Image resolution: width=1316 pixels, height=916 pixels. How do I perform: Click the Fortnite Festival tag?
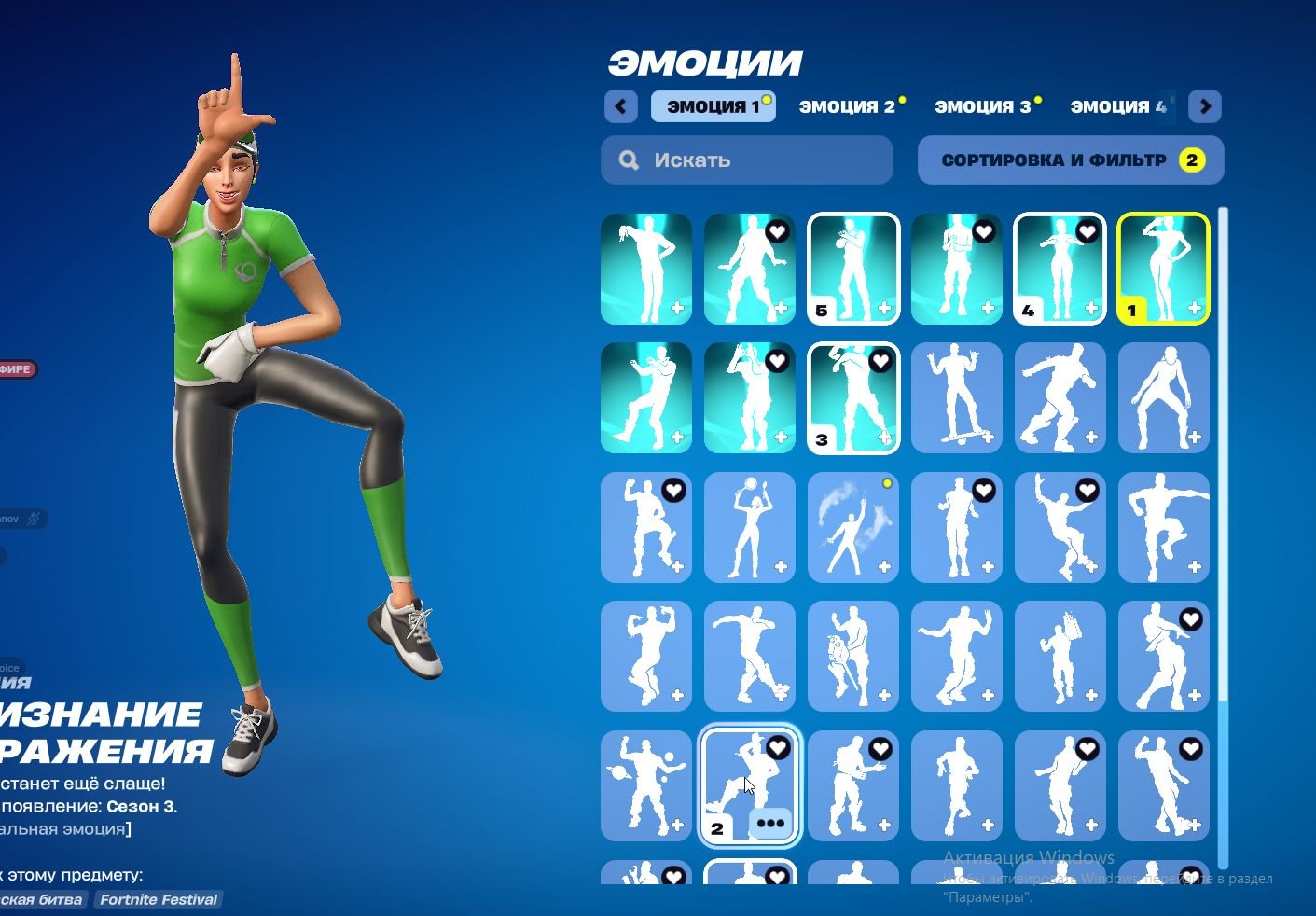pos(158,899)
